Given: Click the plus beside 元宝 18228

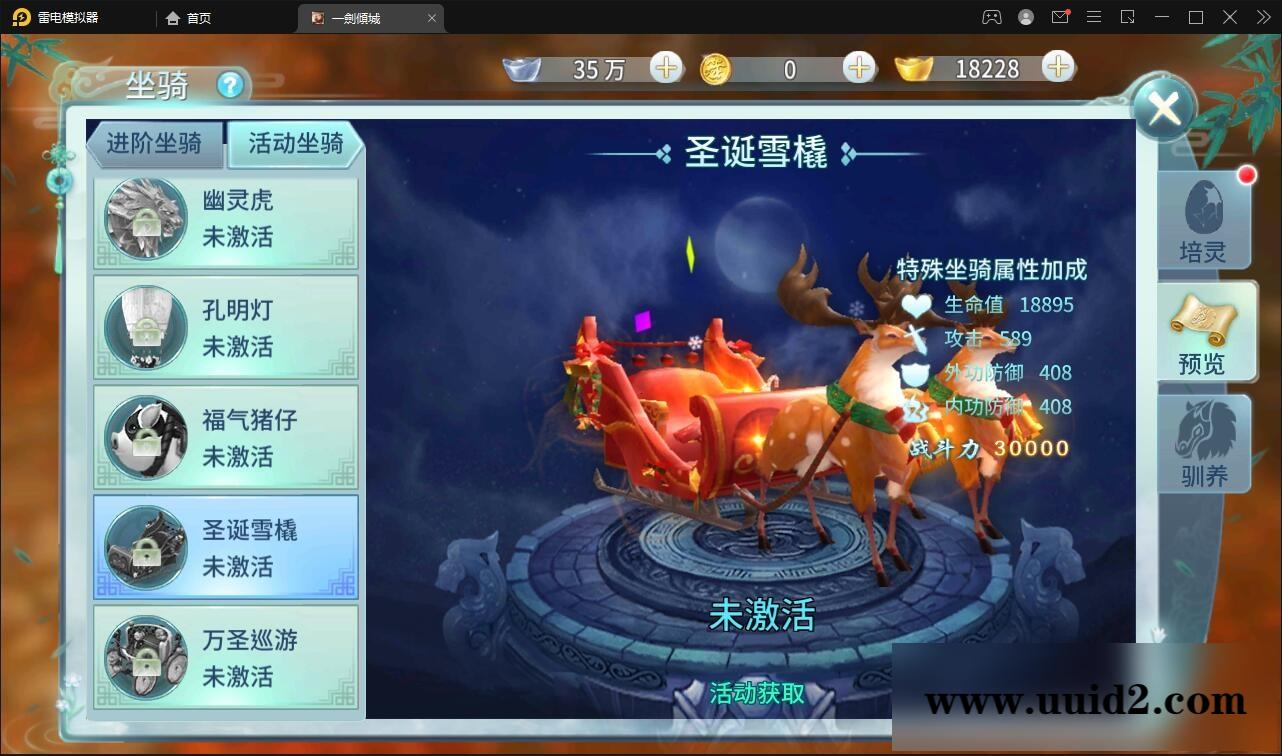Looking at the screenshot, I should click(1057, 67).
